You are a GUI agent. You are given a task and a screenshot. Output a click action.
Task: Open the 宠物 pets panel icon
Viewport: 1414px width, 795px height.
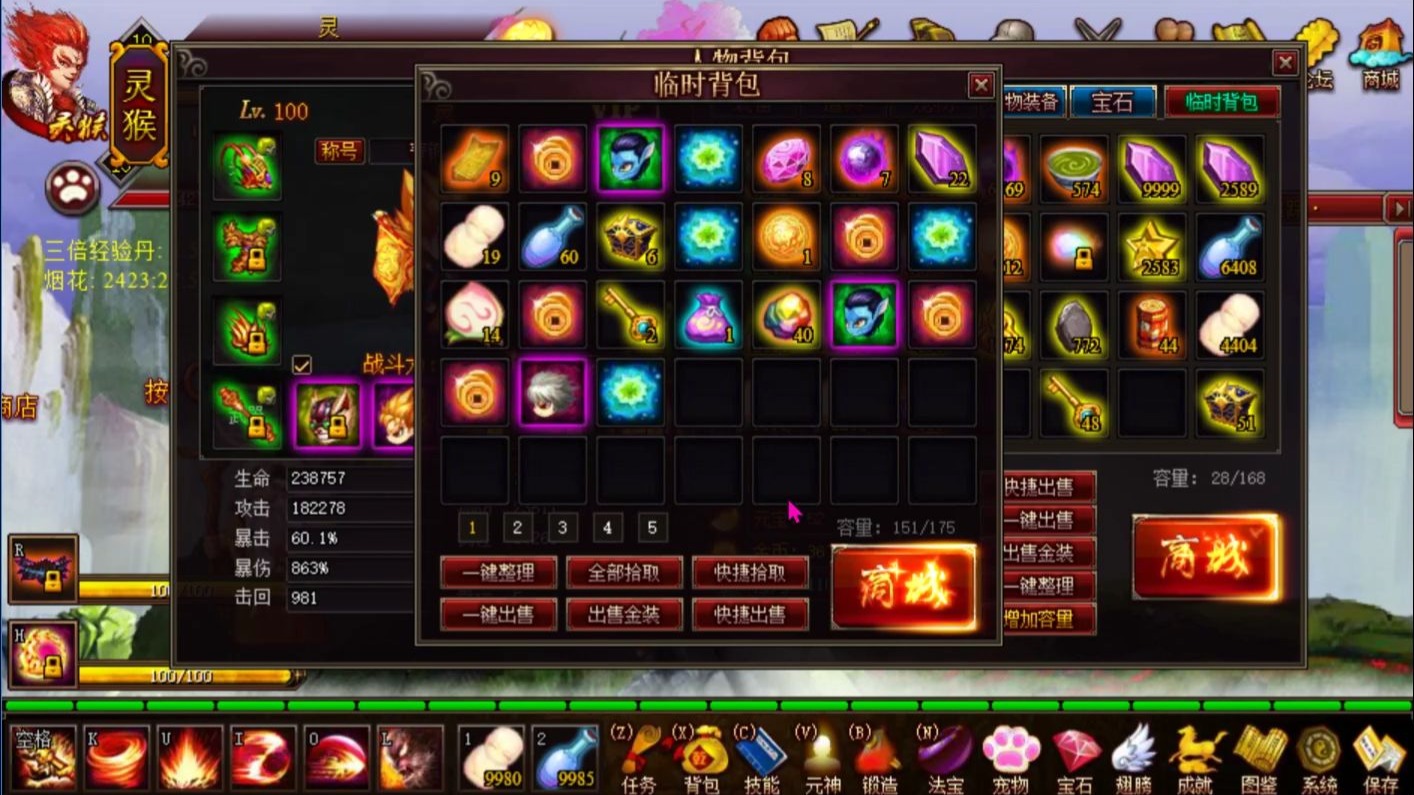1012,750
